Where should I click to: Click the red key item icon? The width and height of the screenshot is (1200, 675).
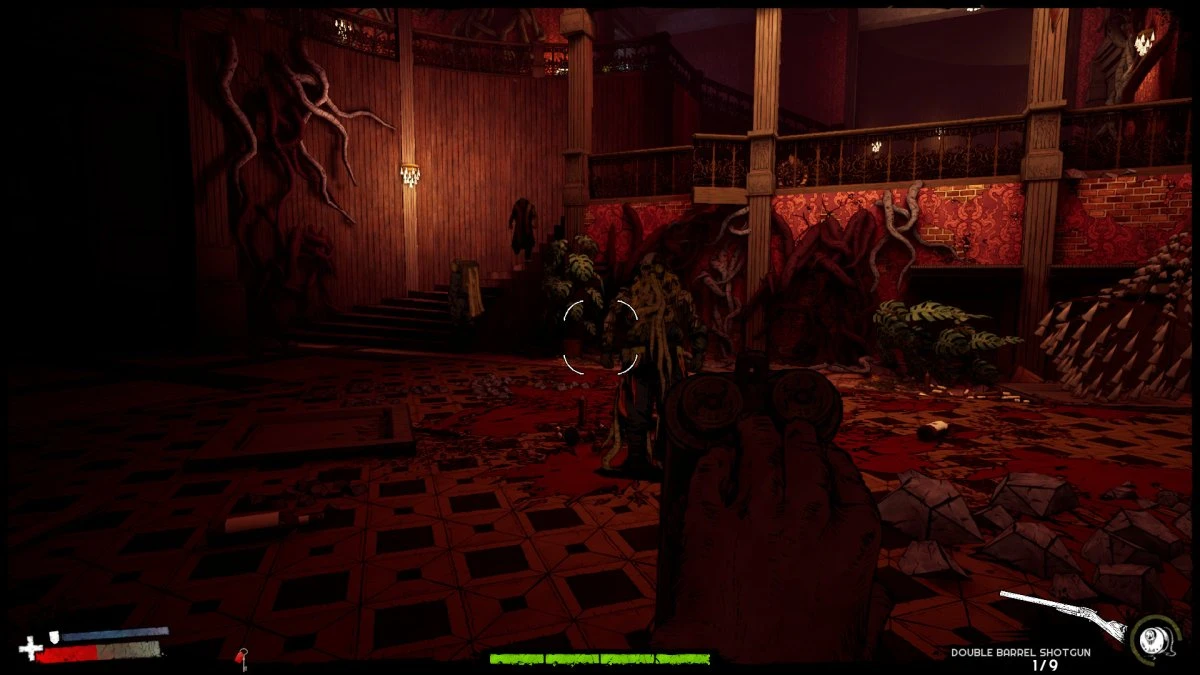241,657
